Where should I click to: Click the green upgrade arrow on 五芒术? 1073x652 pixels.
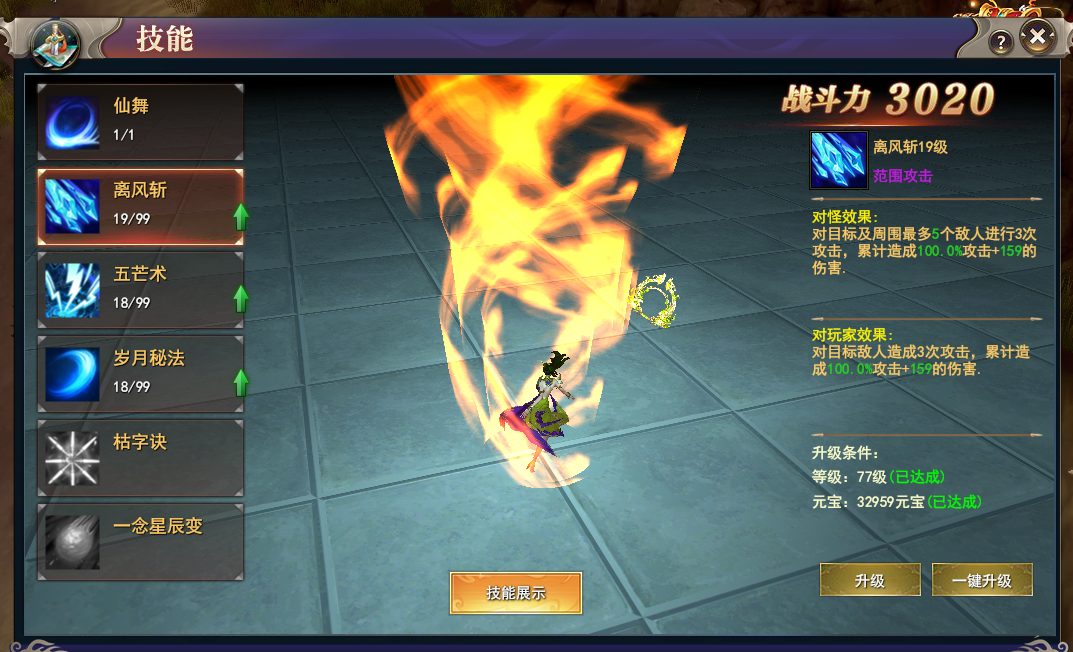click(240, 299)
